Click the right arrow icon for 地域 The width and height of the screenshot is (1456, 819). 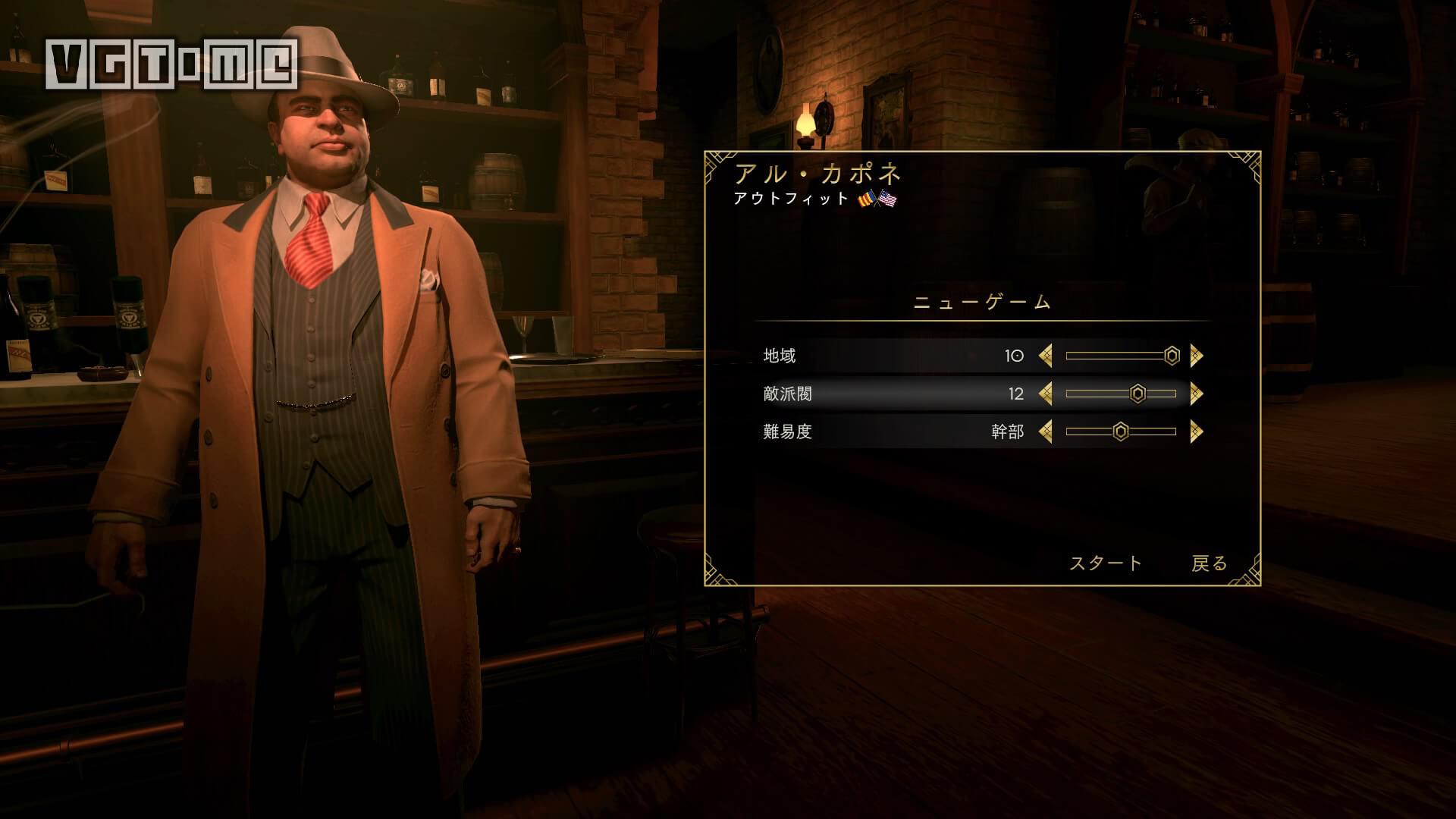pos(1197,356)
